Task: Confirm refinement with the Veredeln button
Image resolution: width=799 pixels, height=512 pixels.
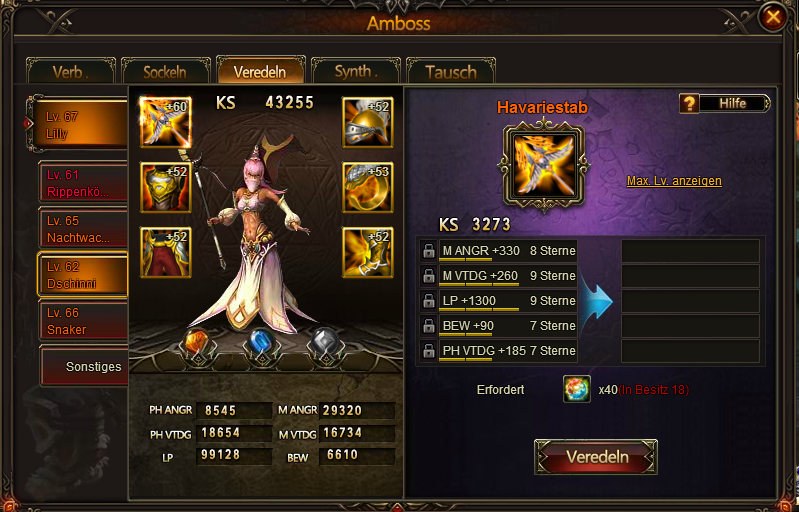Action: (x=596, y=457)
